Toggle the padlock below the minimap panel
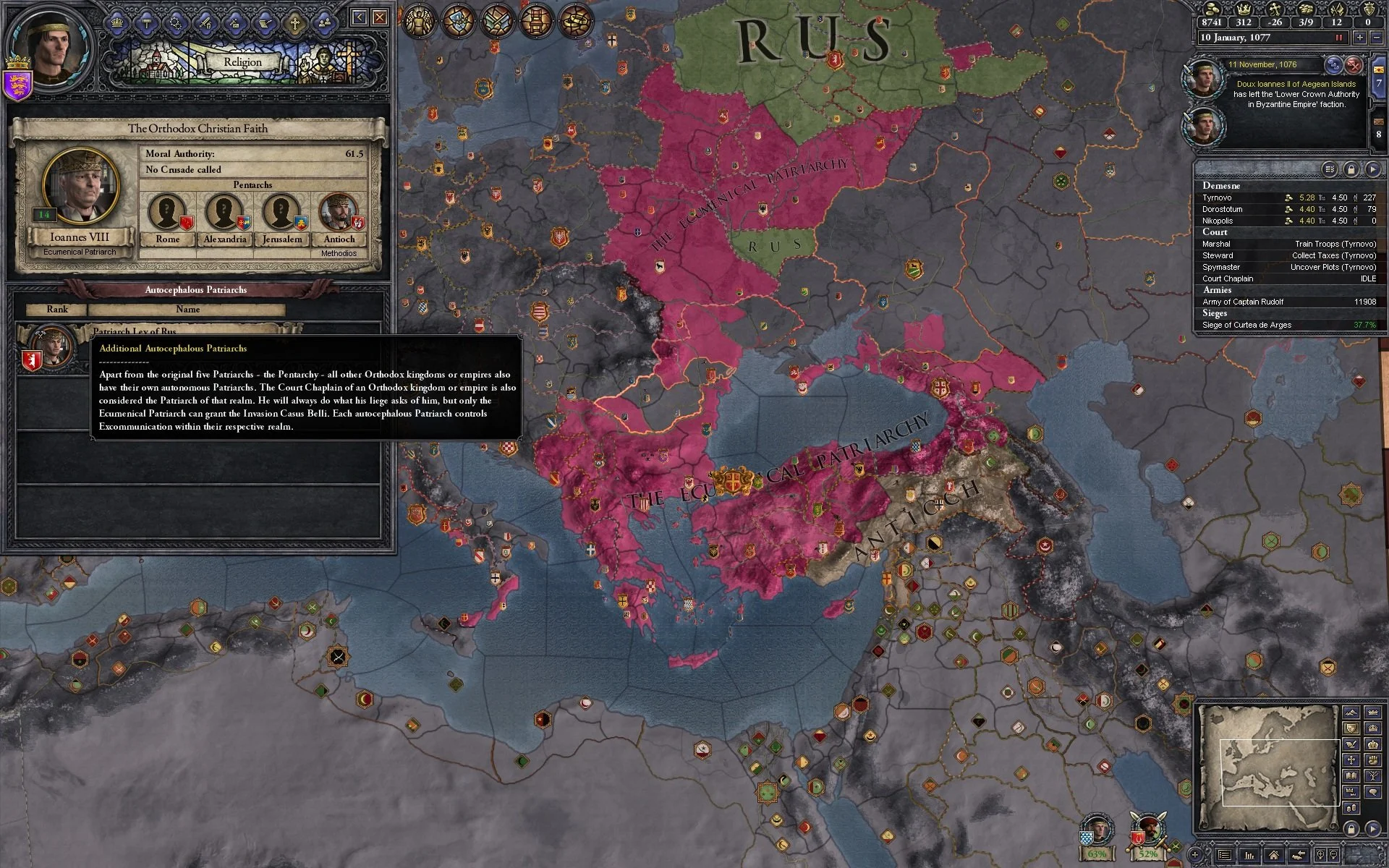The height and width of the screenshot is (868, 1389). coord(1351,827)
